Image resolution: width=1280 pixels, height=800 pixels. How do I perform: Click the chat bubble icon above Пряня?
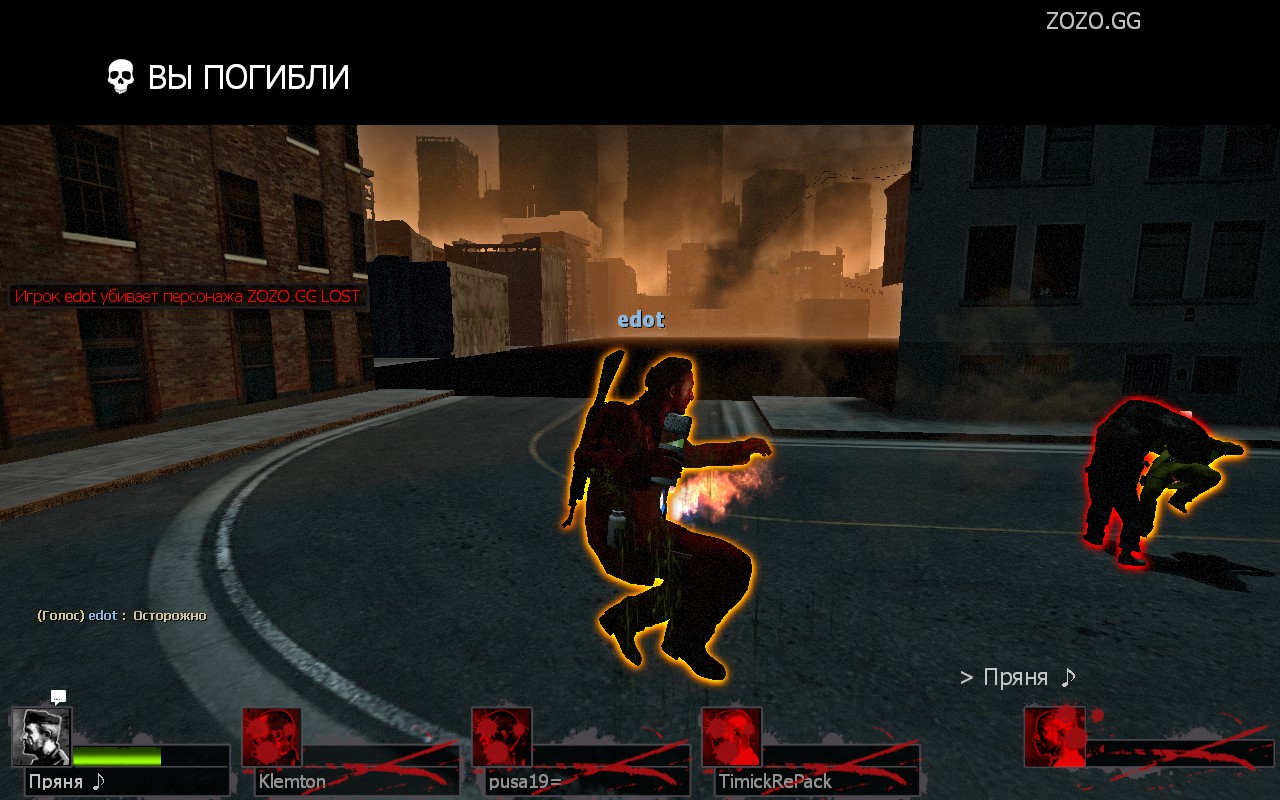58,697
